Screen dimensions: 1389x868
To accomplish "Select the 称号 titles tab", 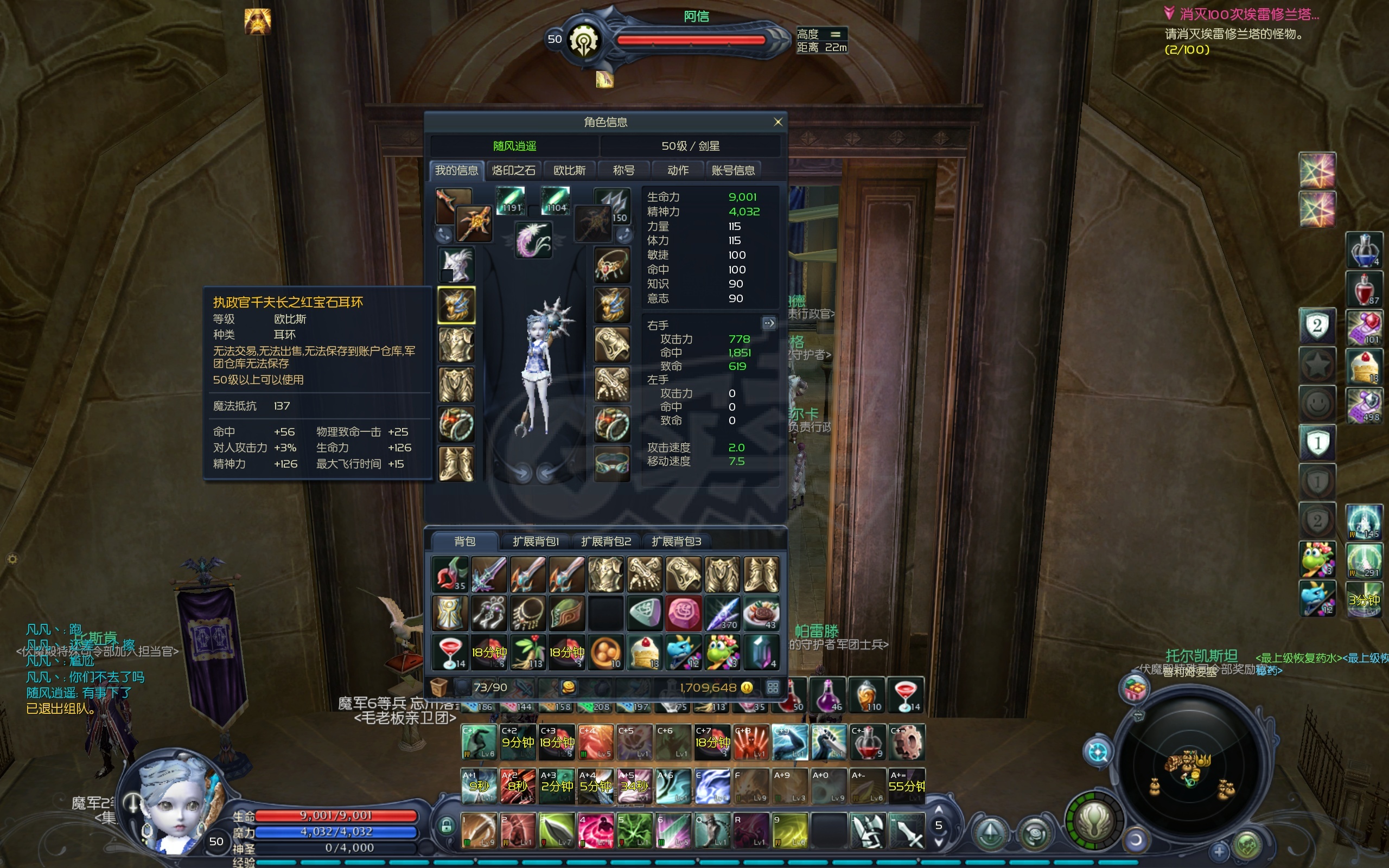I will [x=623, y=170].
